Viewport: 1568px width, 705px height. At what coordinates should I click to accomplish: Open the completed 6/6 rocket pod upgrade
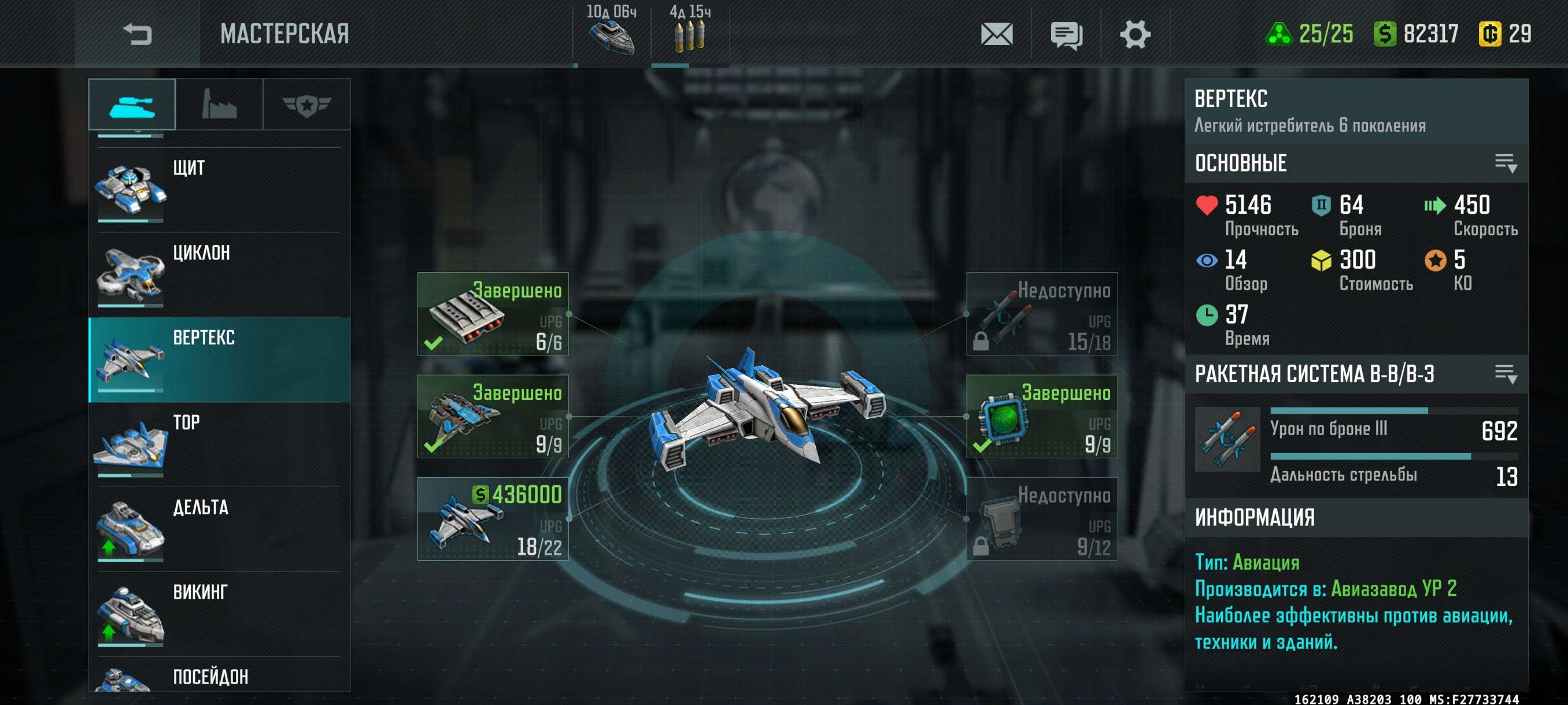pyautogui.click(x=493, y=314)
